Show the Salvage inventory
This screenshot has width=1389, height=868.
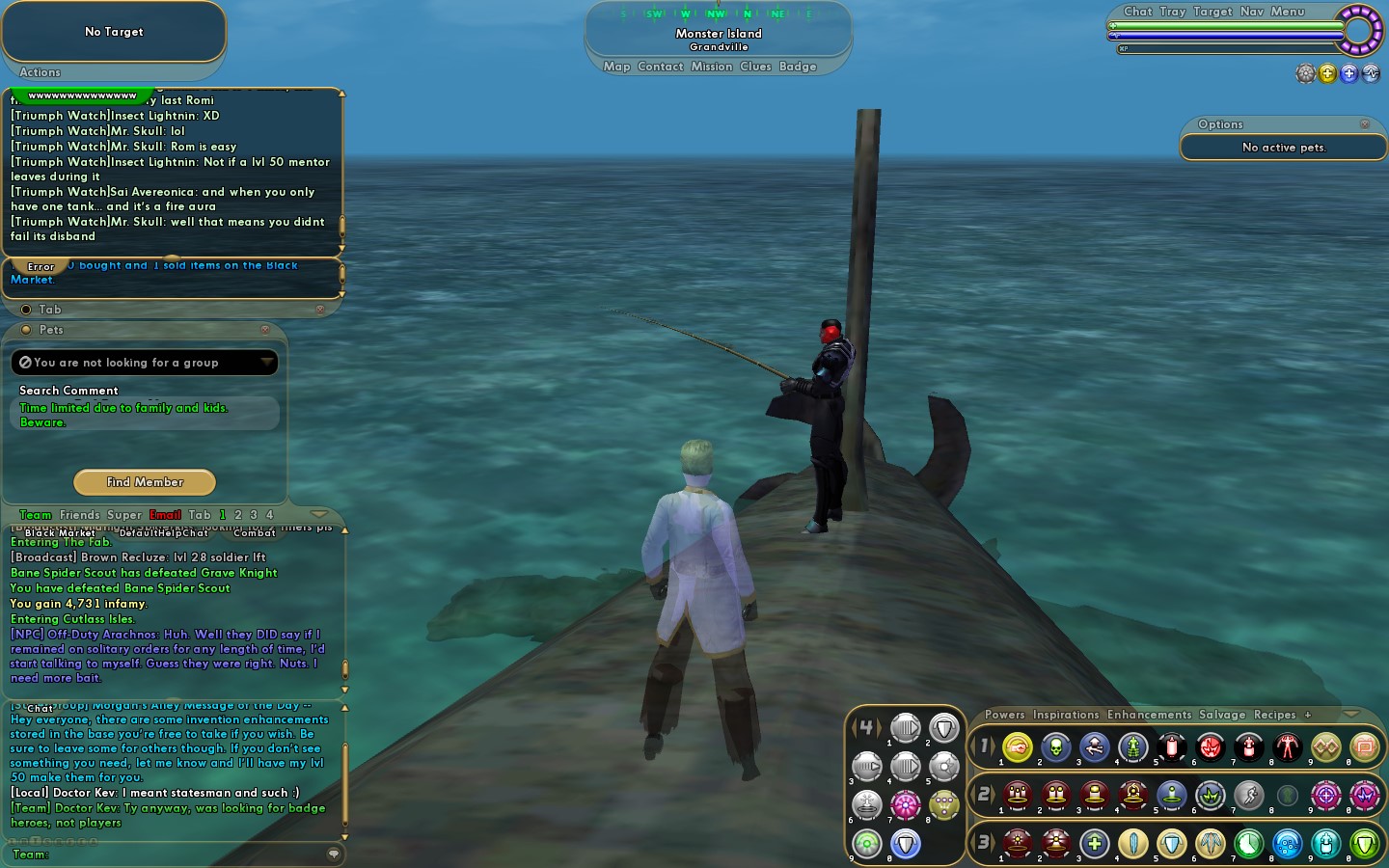[1222, 715]
